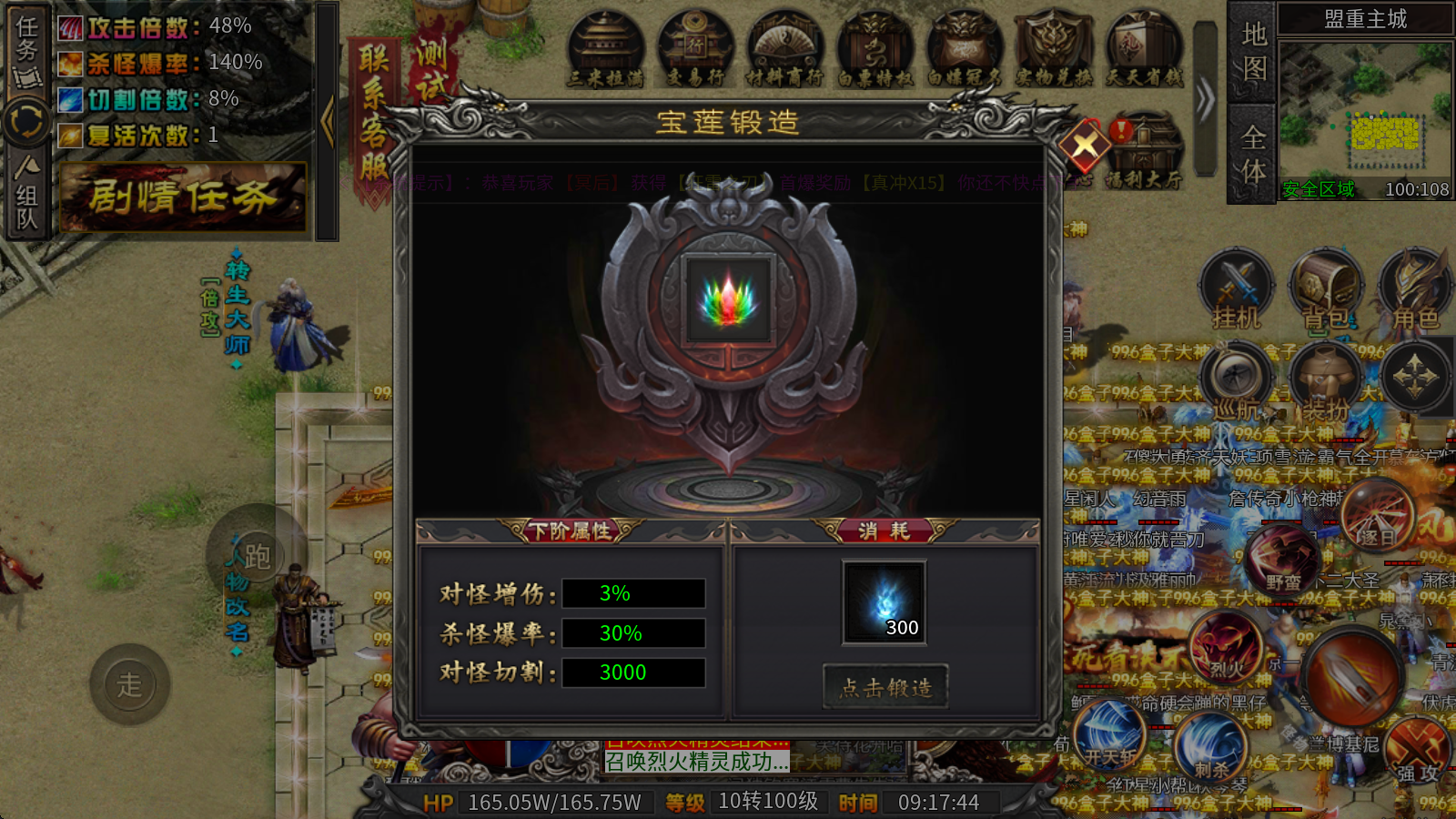This screenshot has height=819, width=1456.
Task: Open the 背包 backpack
Action: tap(1326, 291)
